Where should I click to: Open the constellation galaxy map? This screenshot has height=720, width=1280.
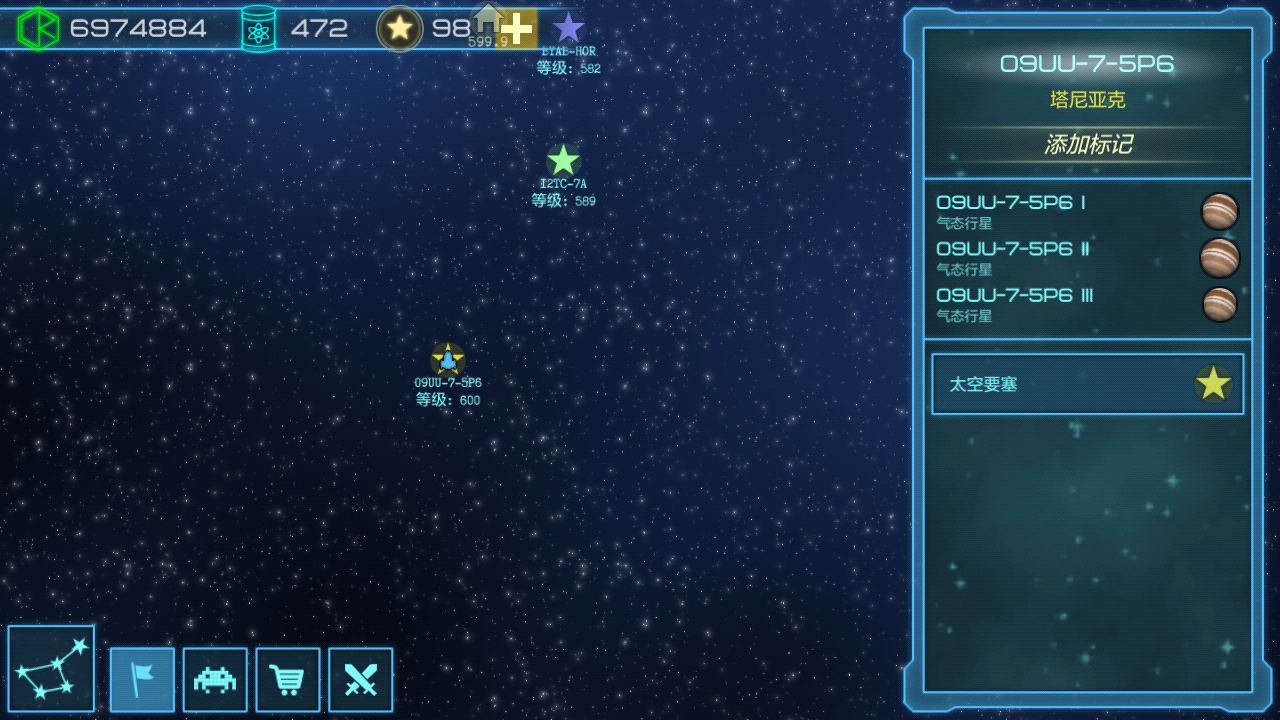(51, 669)
